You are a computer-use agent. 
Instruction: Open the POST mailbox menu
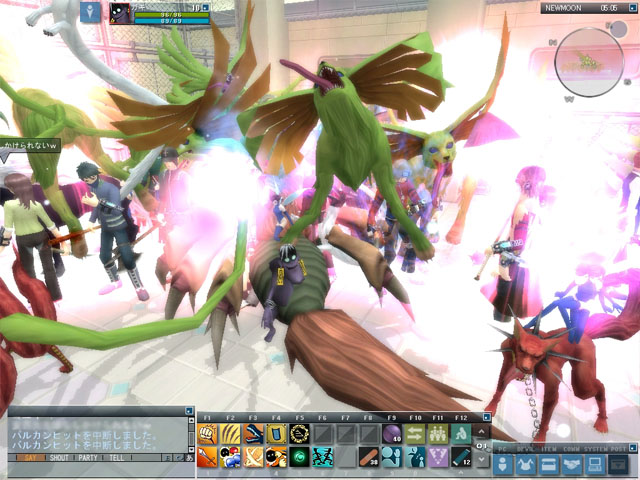click(x=619, y=464)
